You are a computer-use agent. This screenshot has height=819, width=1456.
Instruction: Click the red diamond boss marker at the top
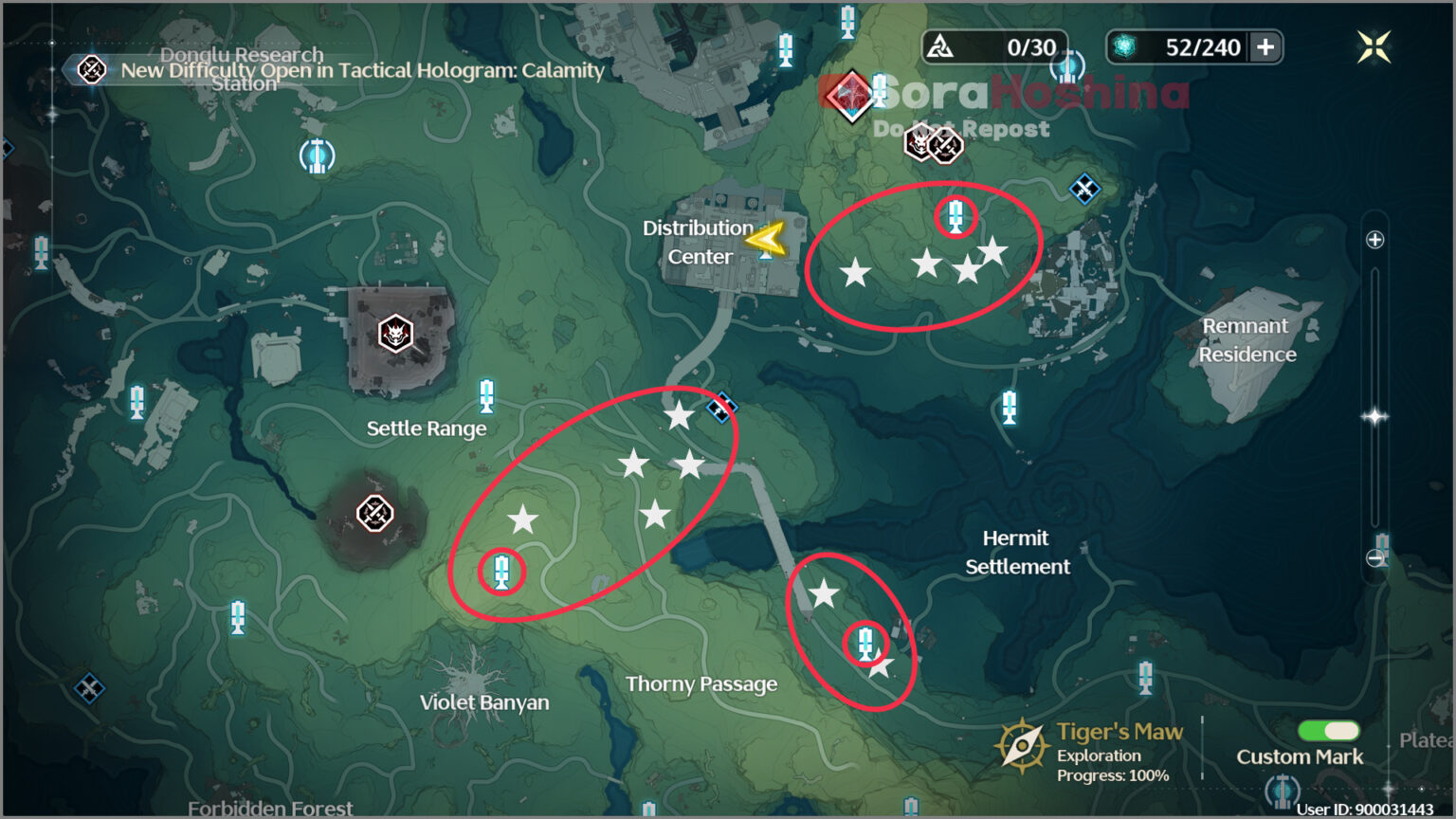(x=850, y=95)
